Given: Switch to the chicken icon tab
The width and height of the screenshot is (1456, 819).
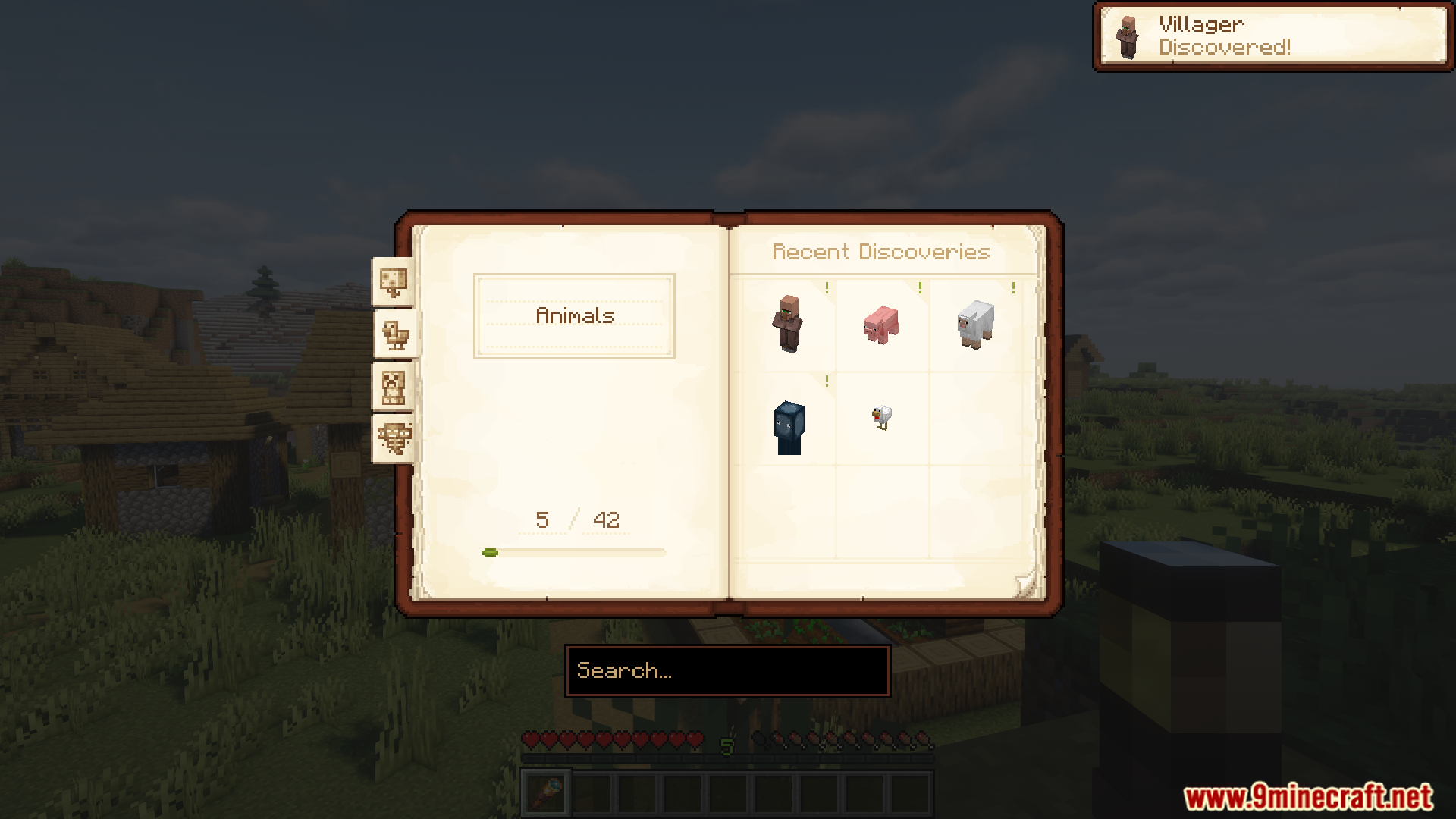Looking at the screenshot, I should [394, 334].
